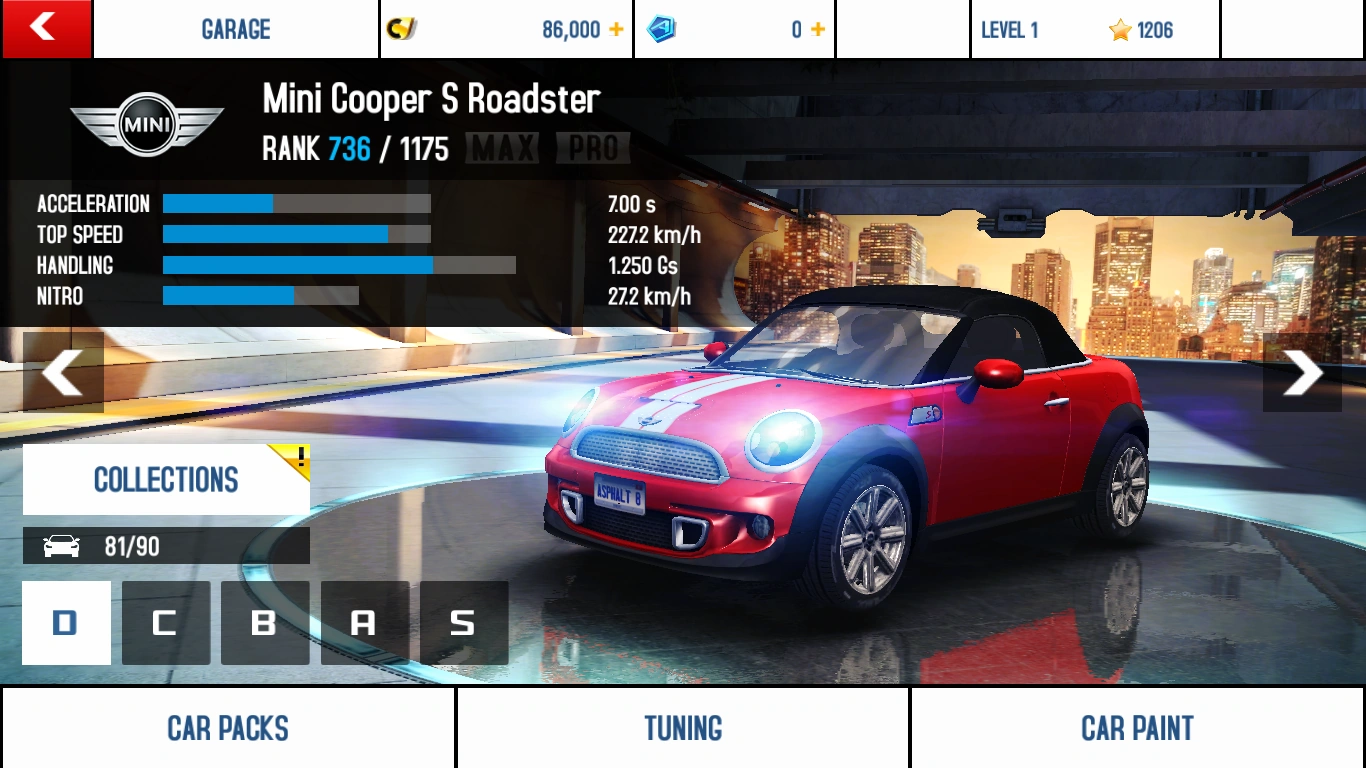Open the Car Packs screen
The height and width of the screenshot is (768, 1366).
coord(228,727)
